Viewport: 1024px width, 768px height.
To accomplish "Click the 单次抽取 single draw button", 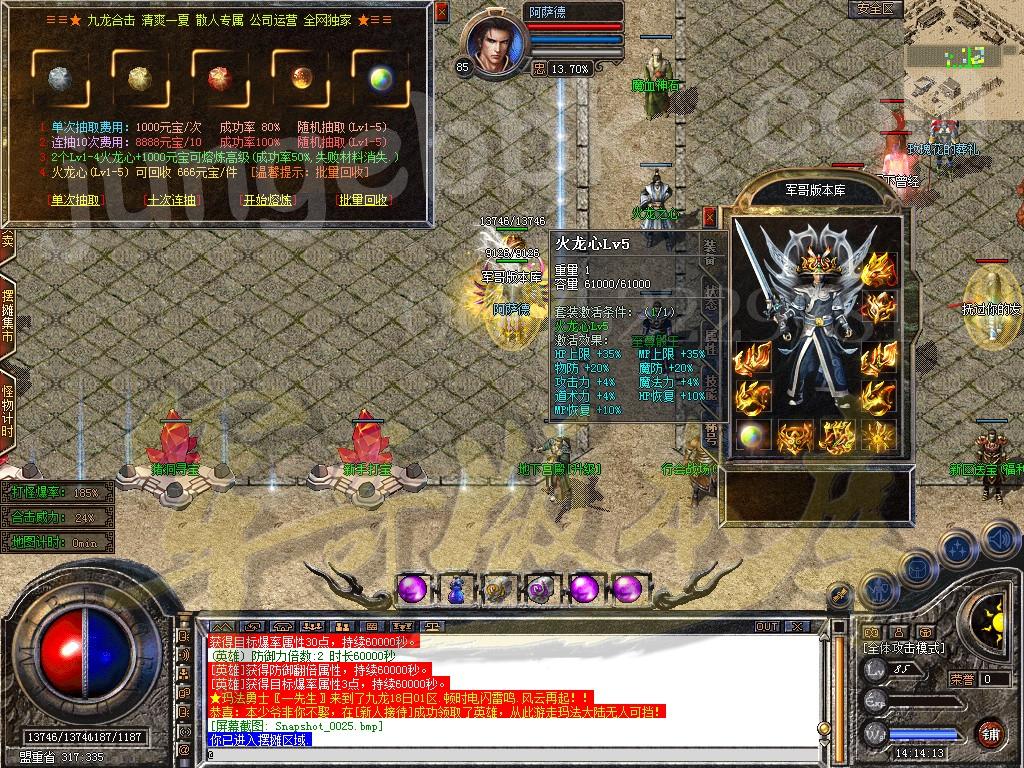I will [x=76, y=200].
